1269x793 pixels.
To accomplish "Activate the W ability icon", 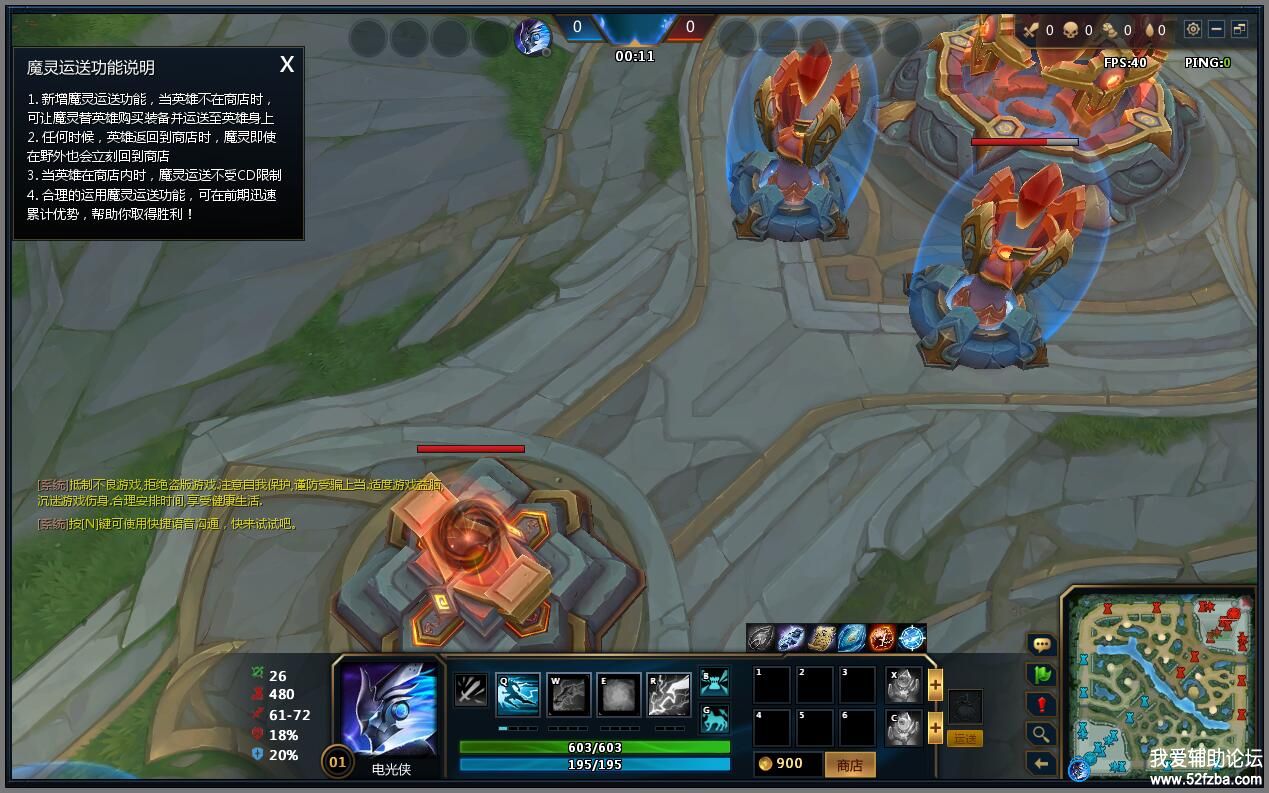I will point(568,694).
